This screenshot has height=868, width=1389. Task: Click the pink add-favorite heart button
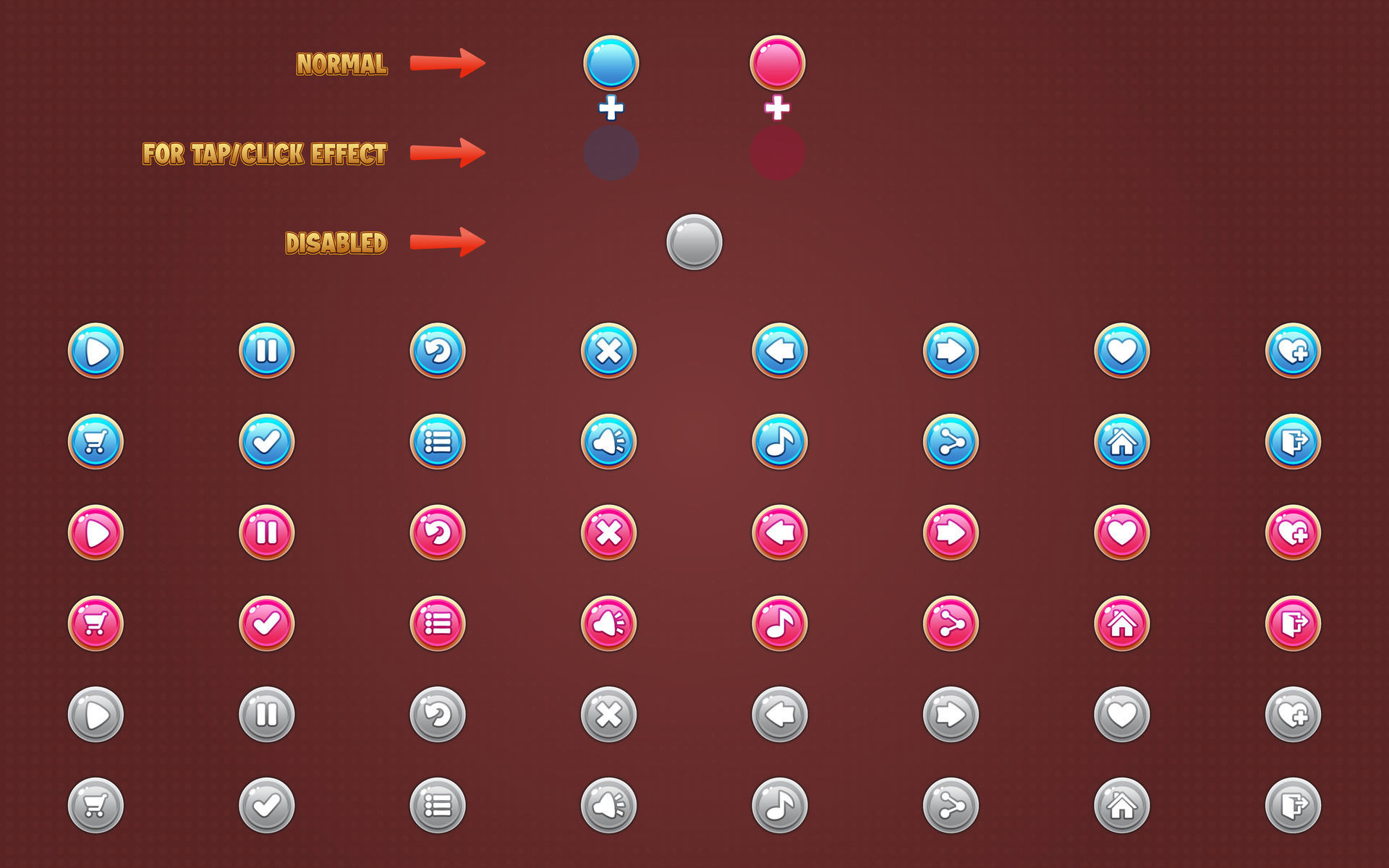1292,532
